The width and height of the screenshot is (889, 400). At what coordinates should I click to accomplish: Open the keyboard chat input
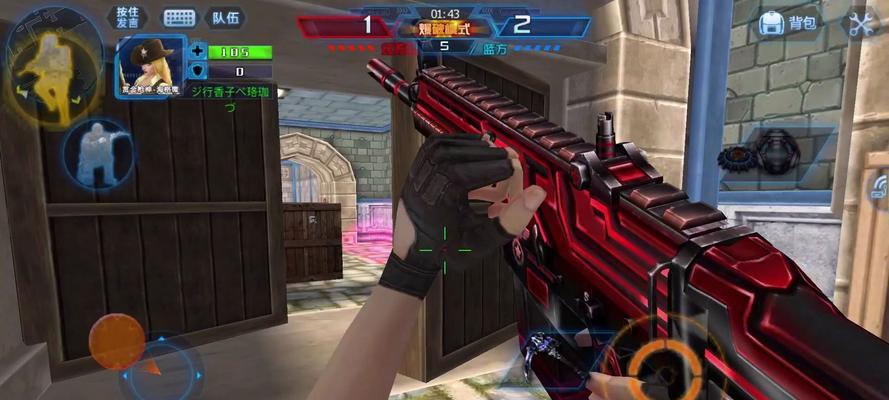180,18
